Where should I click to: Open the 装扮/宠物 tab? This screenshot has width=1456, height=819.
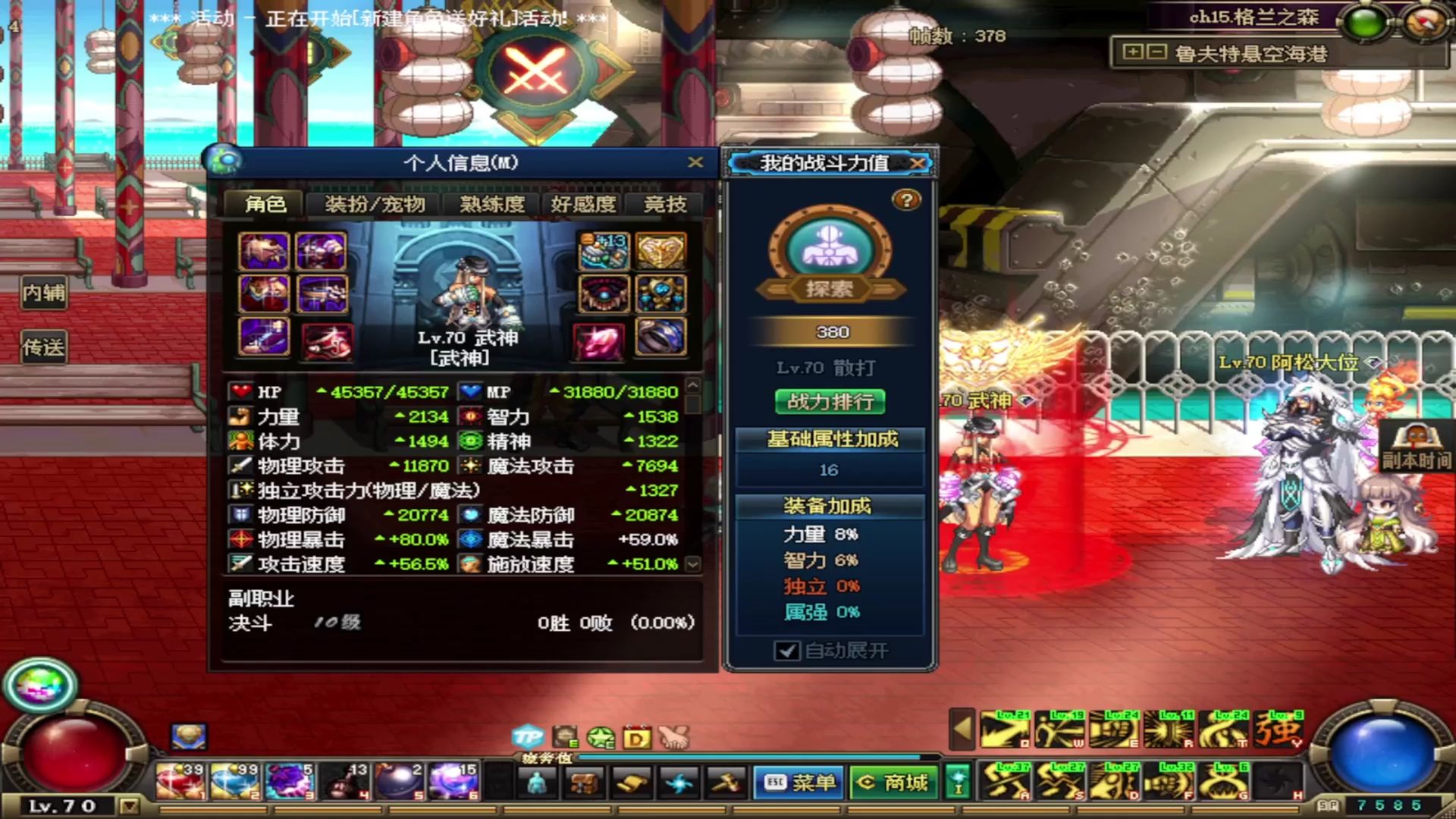[376, 203]
